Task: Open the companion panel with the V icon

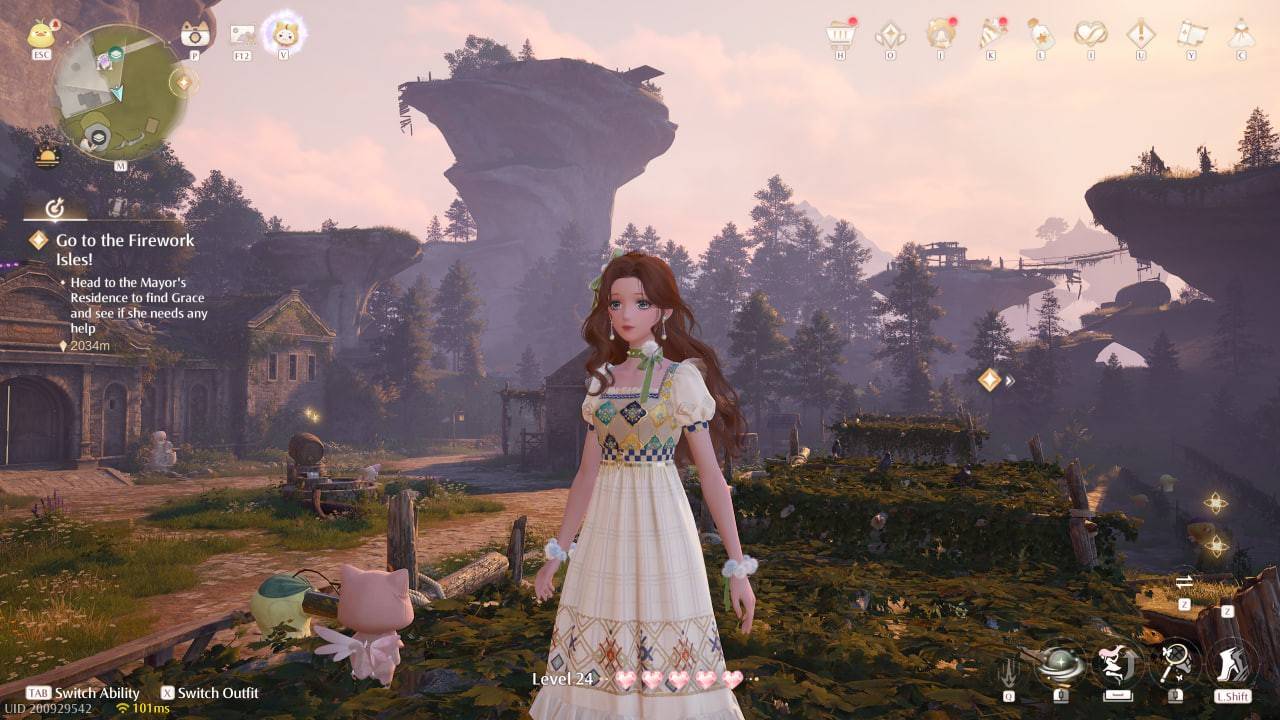Action: (286, 33)
